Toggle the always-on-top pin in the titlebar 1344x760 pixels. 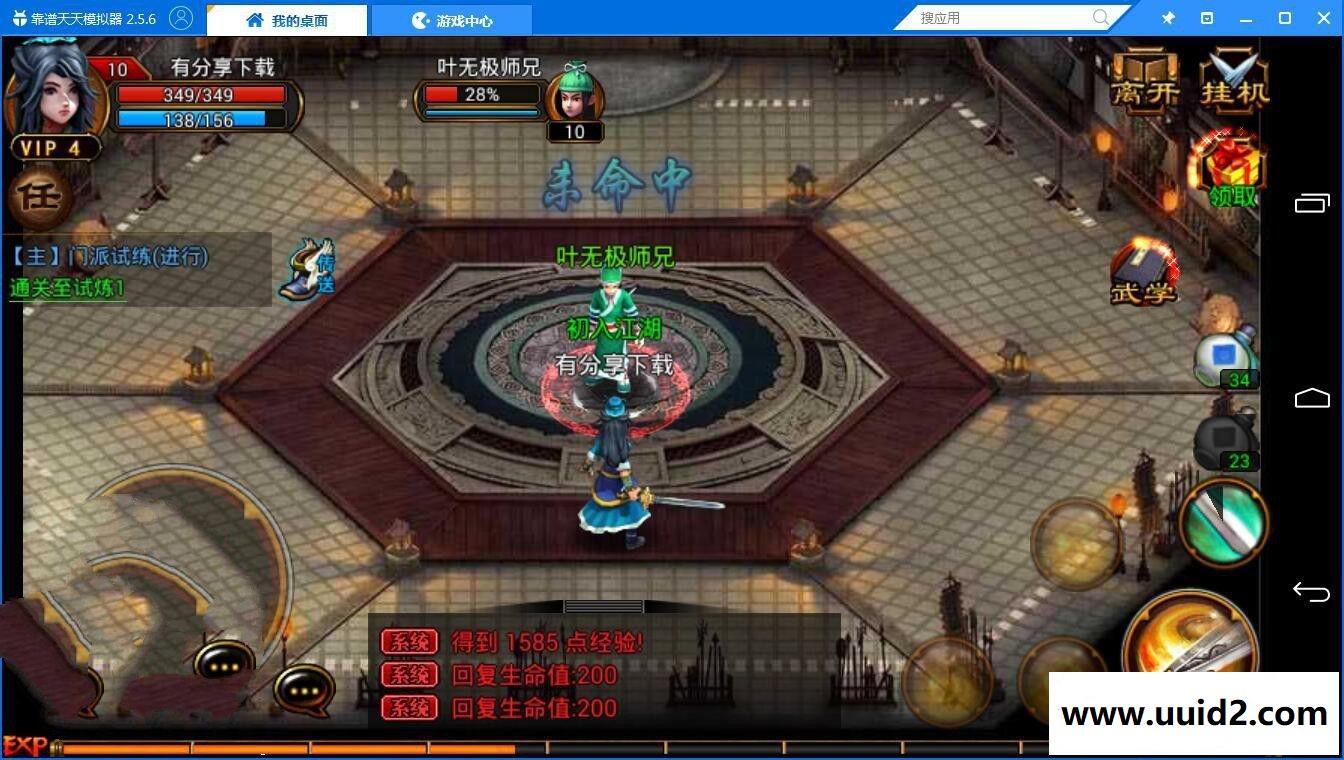point(1168,17)
